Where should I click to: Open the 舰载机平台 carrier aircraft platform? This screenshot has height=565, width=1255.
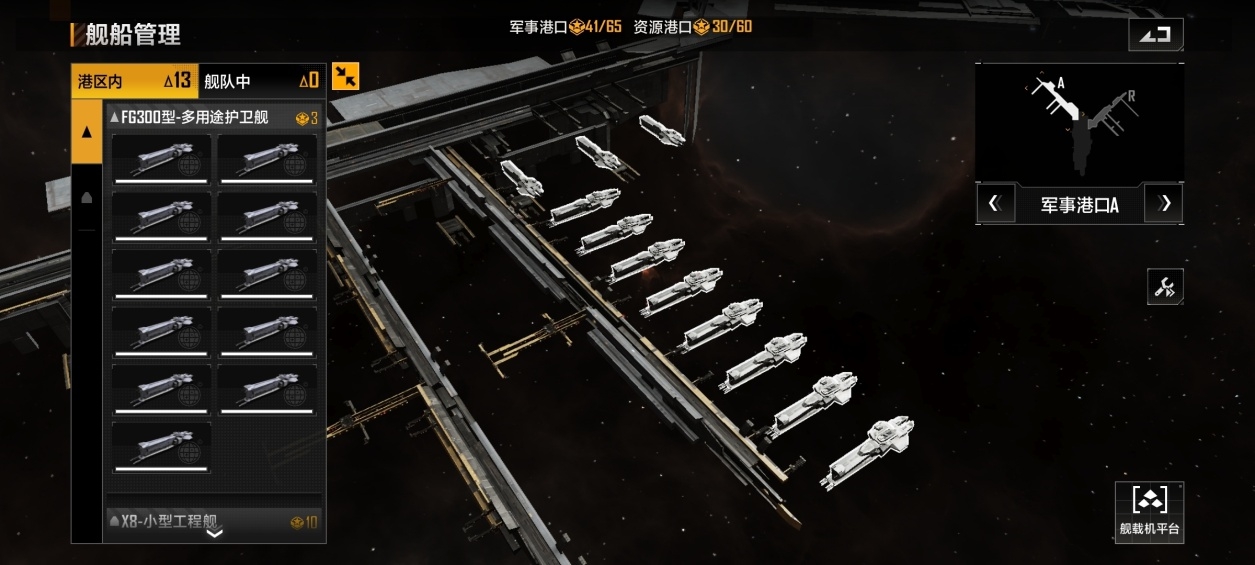pos(1150,512)
